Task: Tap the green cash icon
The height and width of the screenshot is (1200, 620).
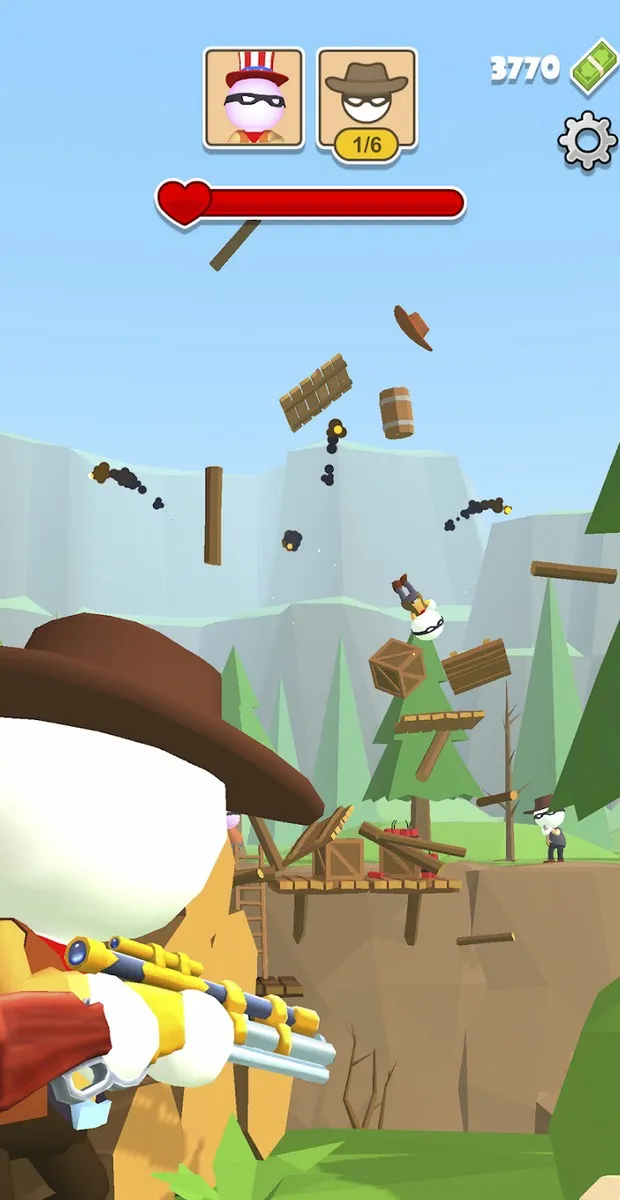Action: point(595,66)
